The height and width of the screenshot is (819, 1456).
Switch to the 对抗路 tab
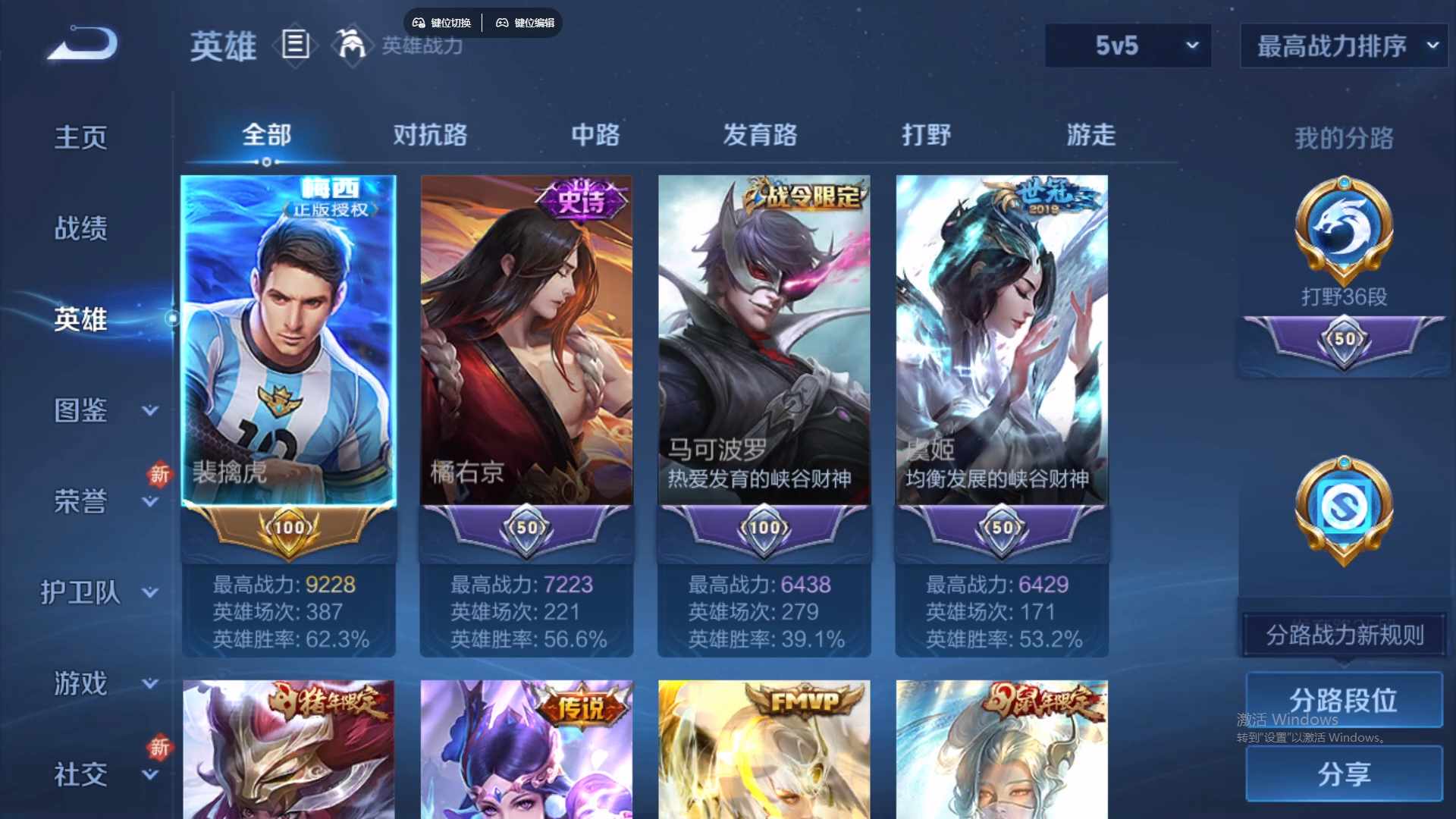tap(429, 135)
